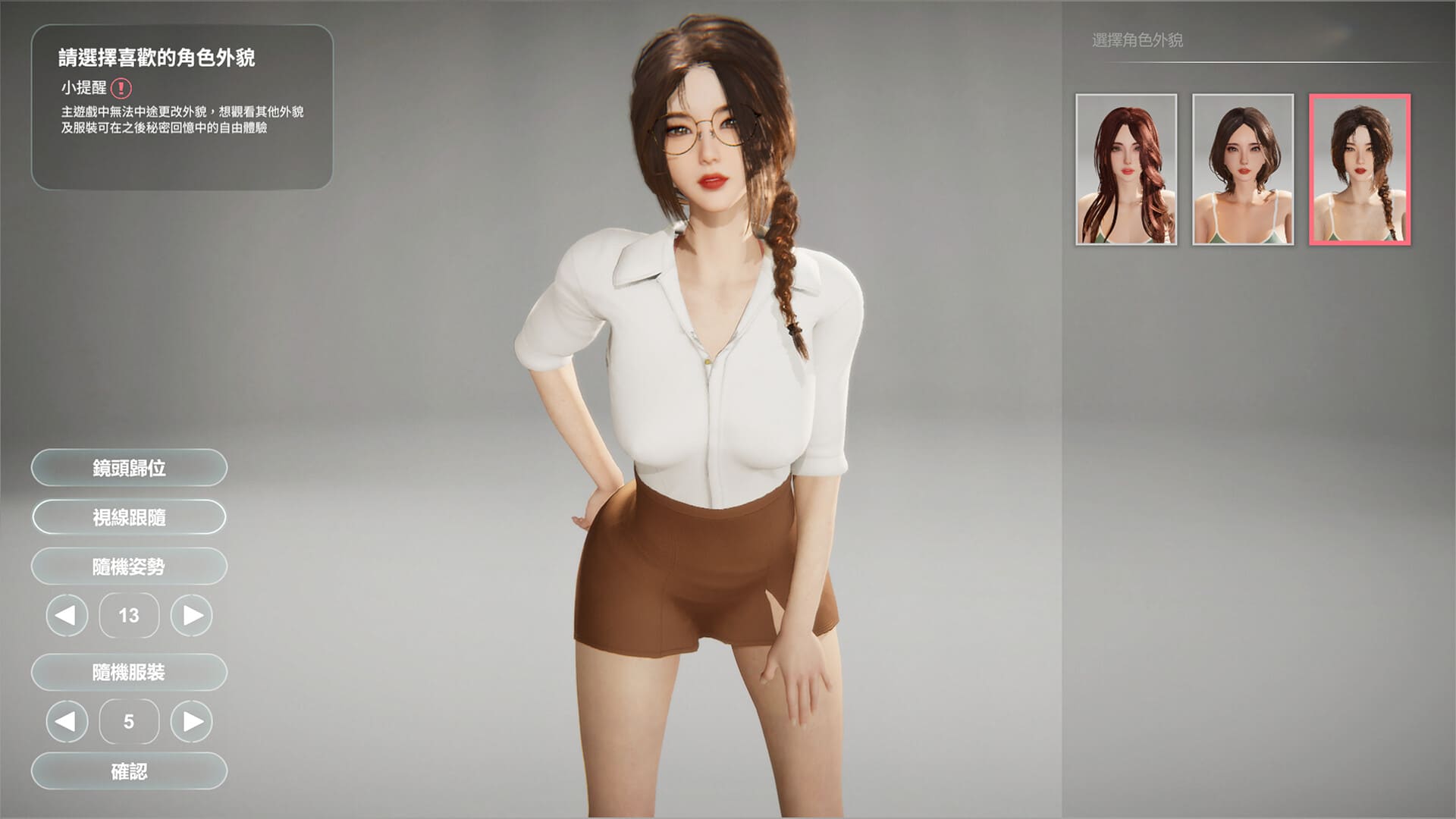This screenshot has height=819, width=1456.
Task: Select the braided hair appearance thumbnail
Action: click(x=1360, y=169)
